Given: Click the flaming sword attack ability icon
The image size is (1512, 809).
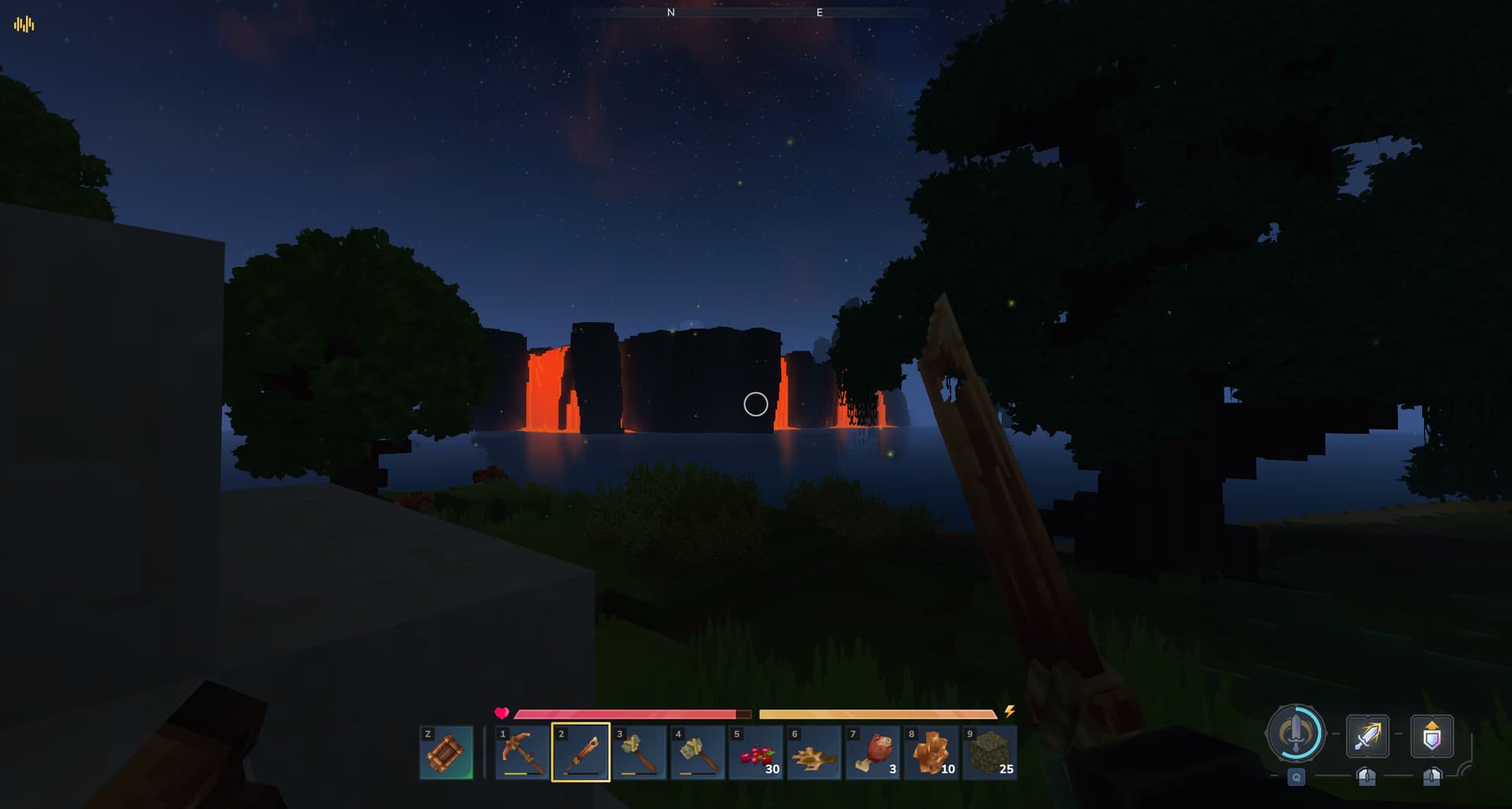Looking at the screenshot, I should click(1368, 735).
